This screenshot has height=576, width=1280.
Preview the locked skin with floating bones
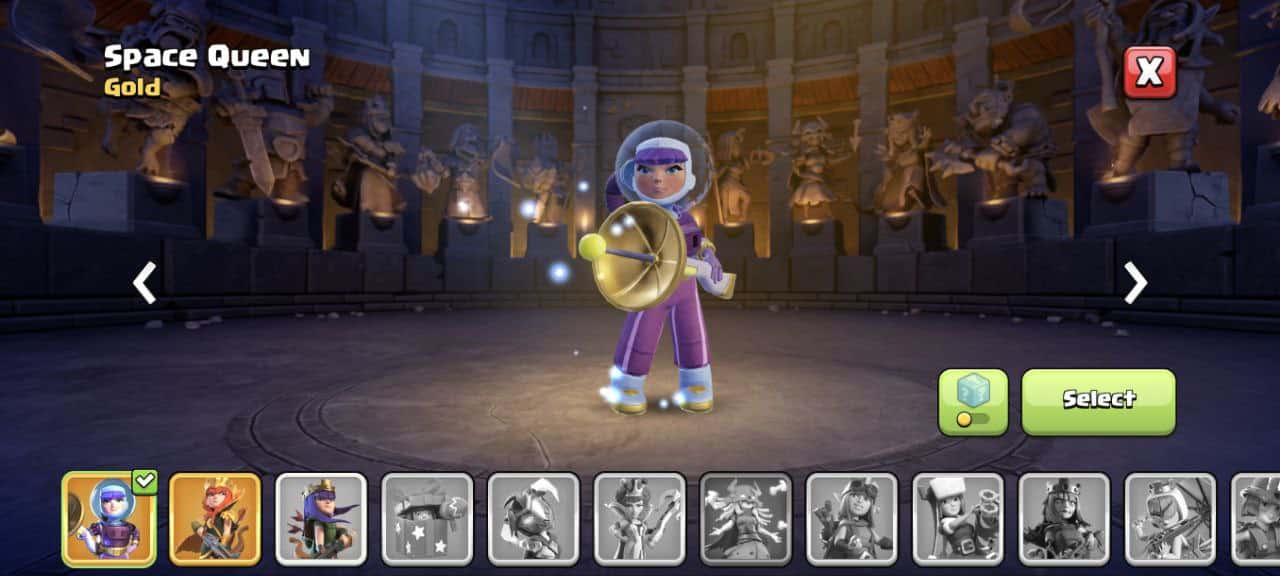[745, 519]
